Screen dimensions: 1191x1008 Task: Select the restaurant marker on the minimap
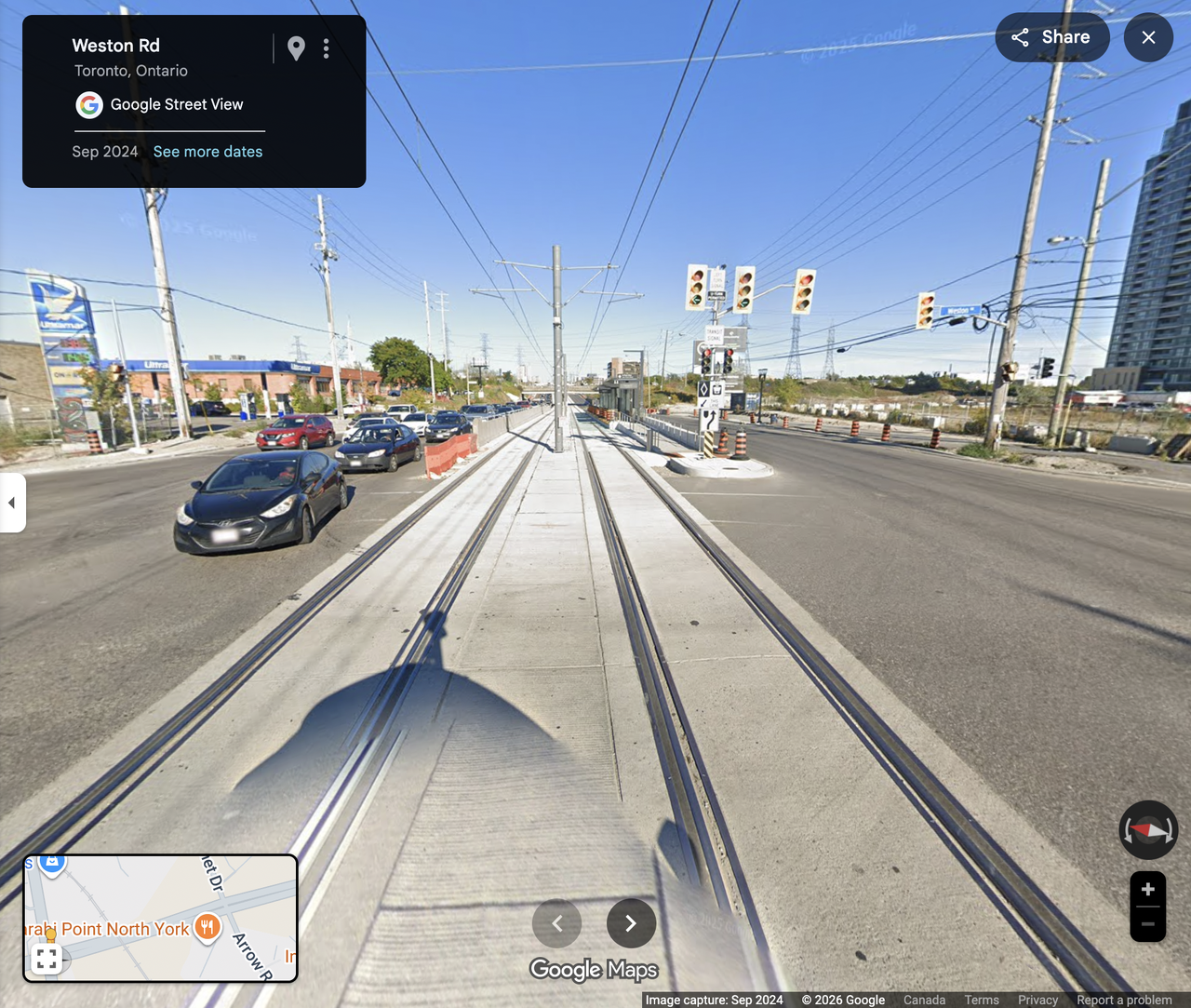click(x=207, y=927)
